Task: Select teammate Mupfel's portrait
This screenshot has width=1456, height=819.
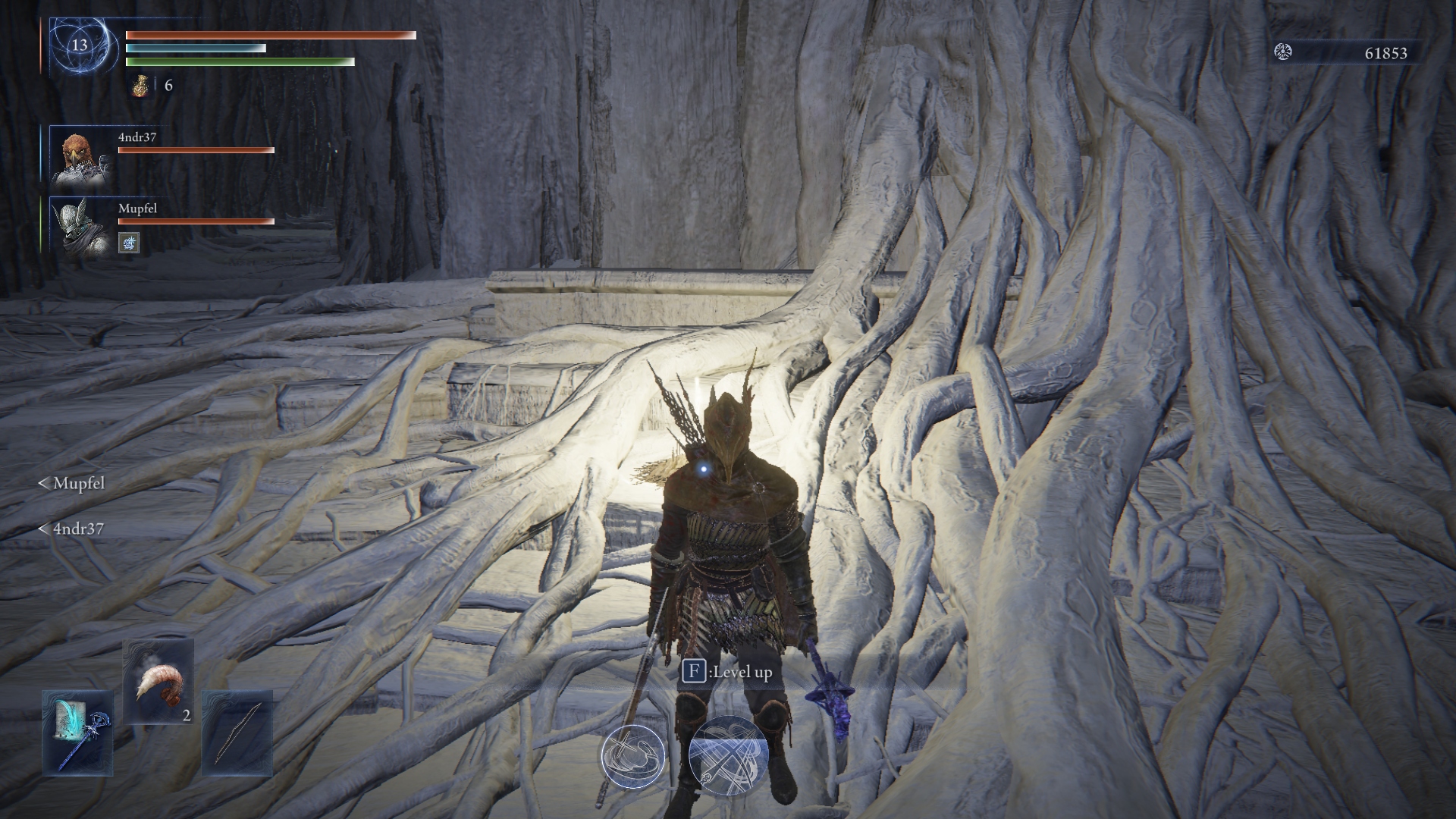Action: point(79,227)
